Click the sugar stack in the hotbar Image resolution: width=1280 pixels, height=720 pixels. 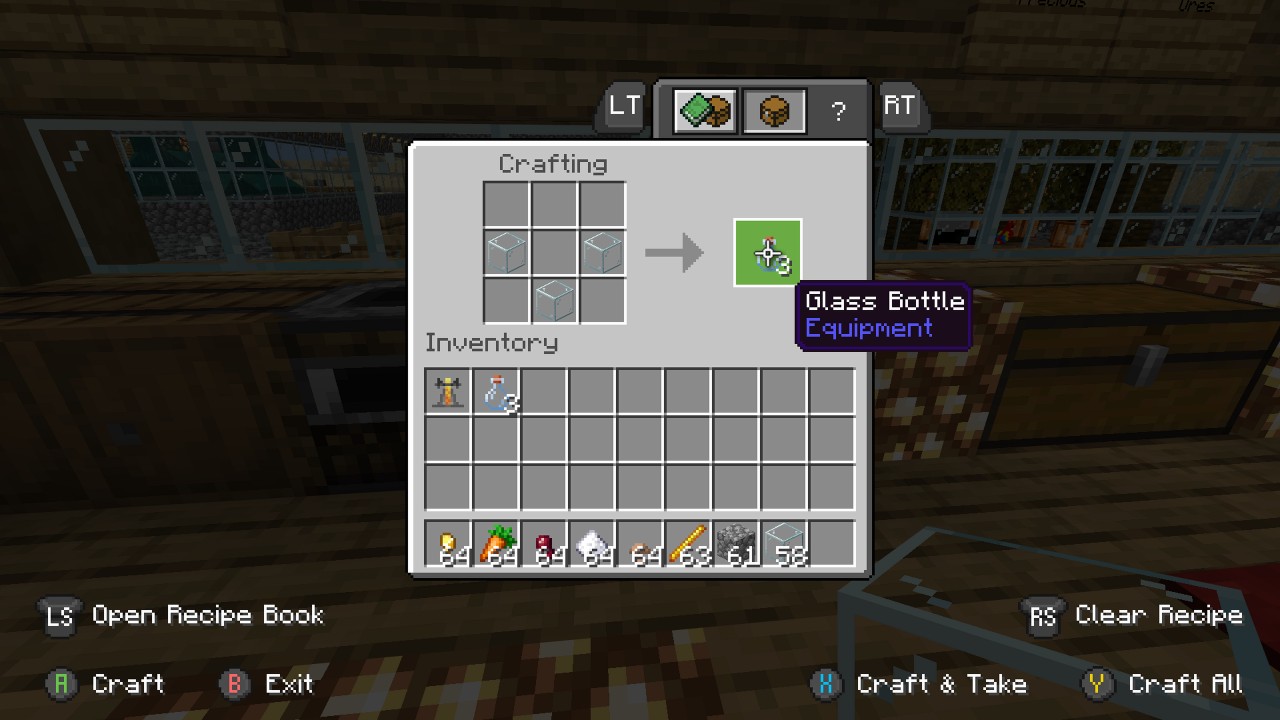click(x=595, y=543)
